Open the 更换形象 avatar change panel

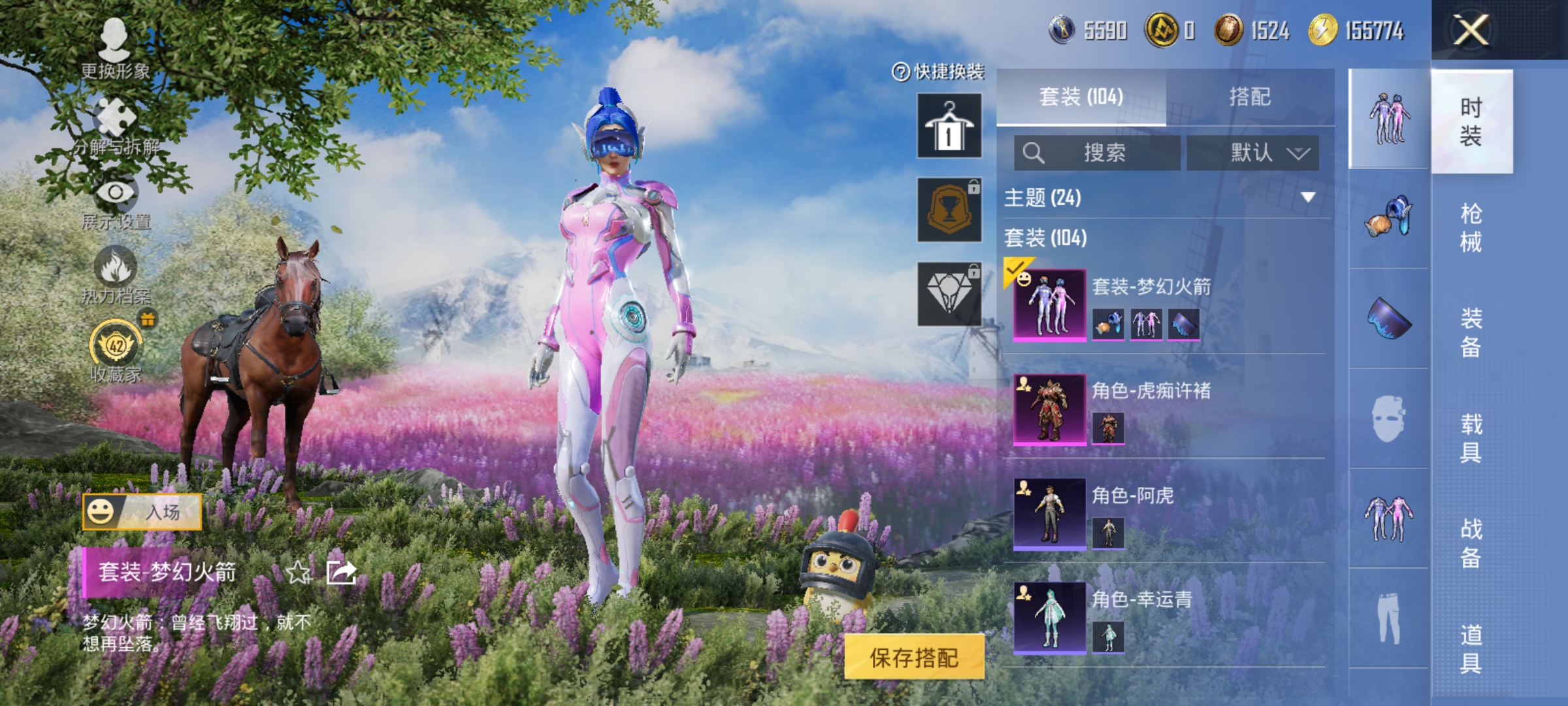coord(114,39)
